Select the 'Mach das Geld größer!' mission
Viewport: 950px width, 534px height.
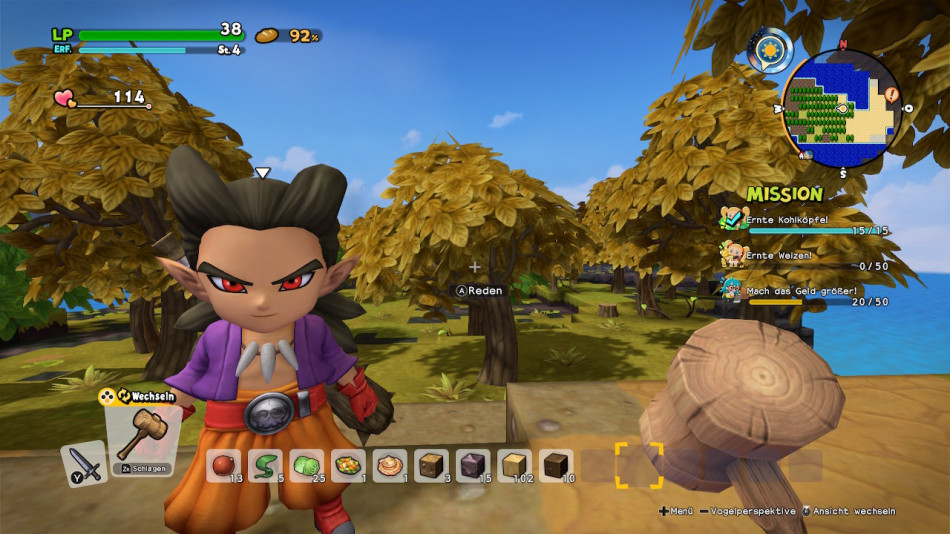[805, 291]
